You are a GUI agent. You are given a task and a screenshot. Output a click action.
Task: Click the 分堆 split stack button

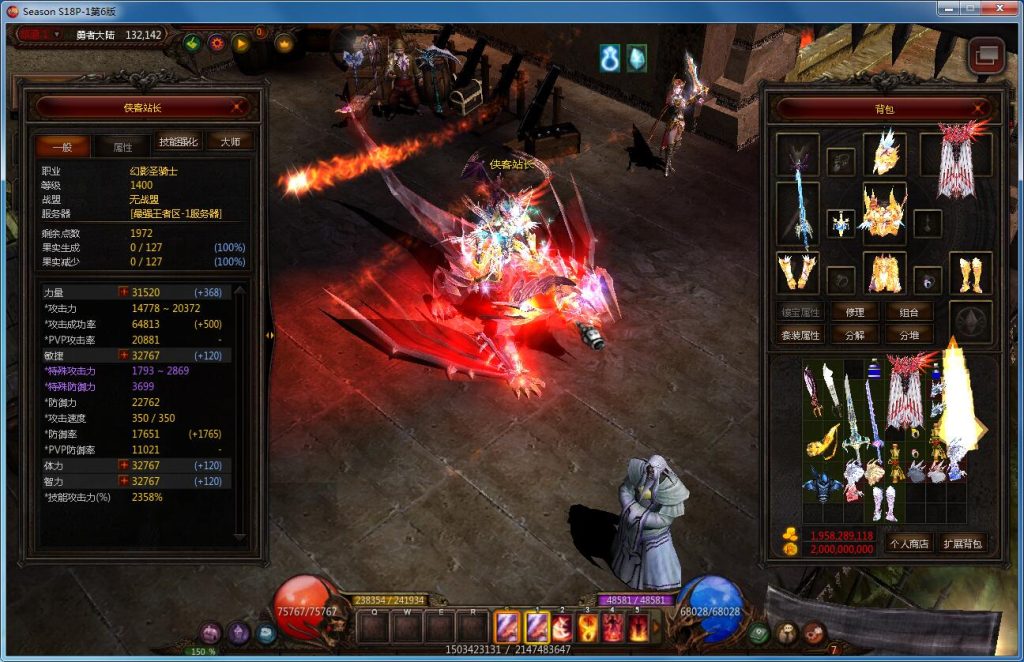pos(909,335)
